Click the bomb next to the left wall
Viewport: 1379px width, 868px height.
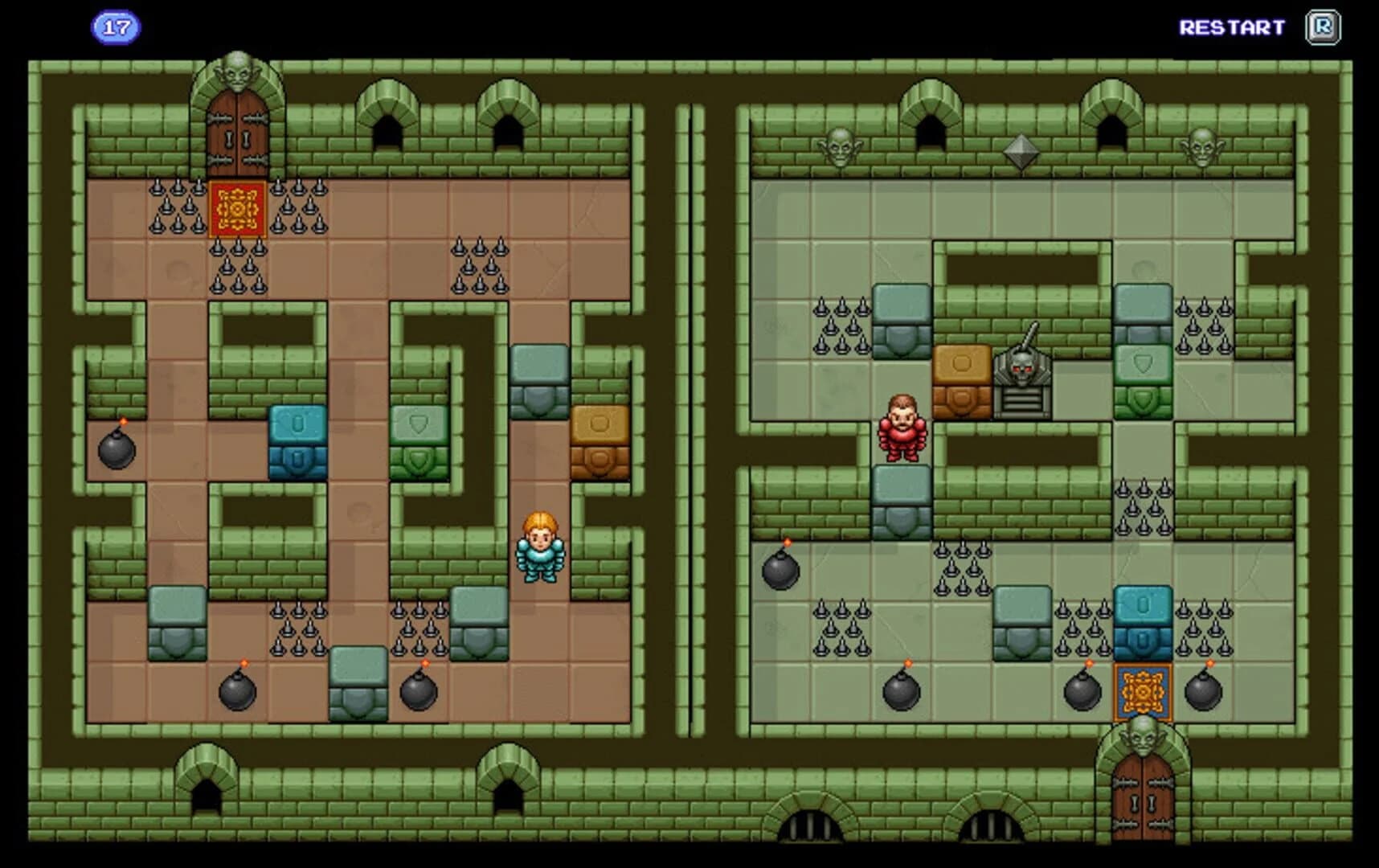tap(117, 454)
